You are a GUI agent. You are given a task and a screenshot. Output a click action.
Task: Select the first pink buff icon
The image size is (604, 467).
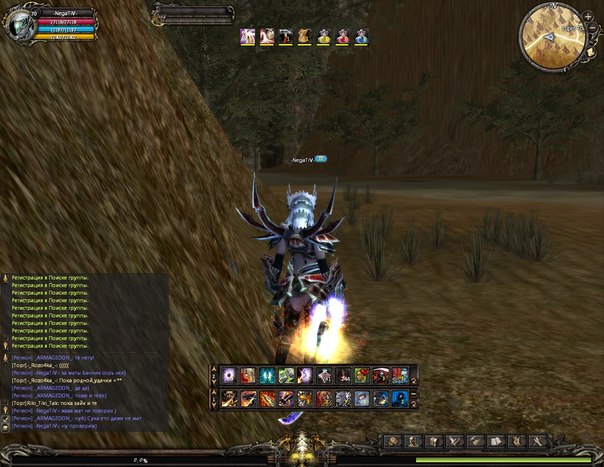tap(247, 36)
